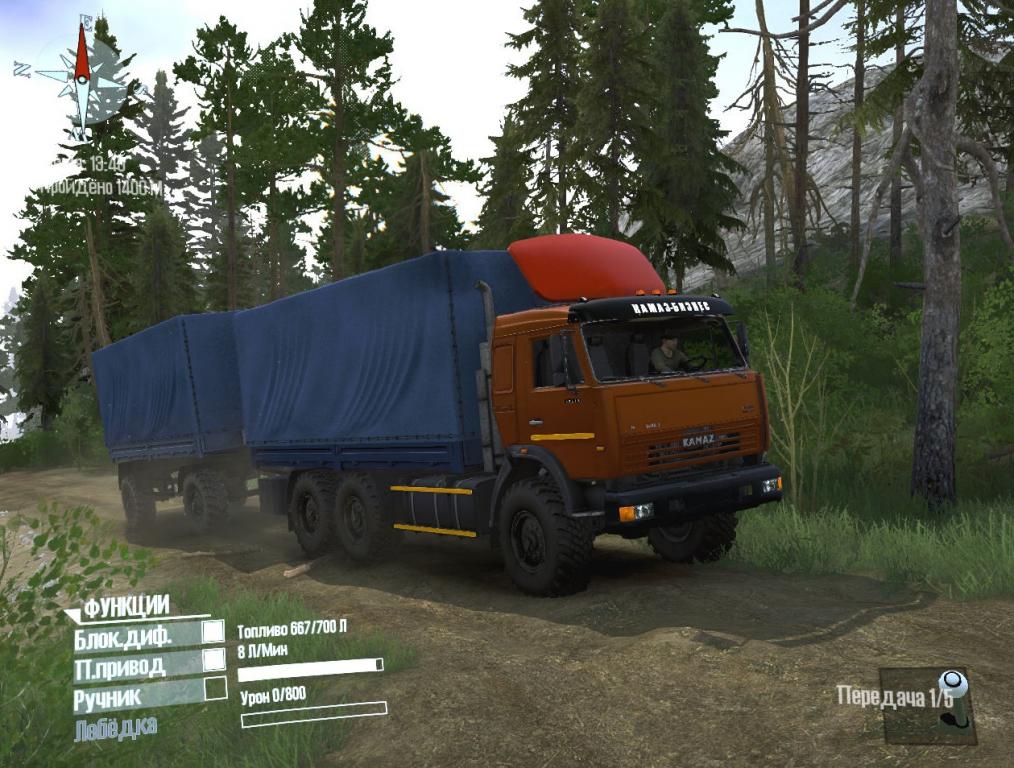Activate the Лебёдка winch function
Screen dimensions: 1014x768
click(116, 727)
